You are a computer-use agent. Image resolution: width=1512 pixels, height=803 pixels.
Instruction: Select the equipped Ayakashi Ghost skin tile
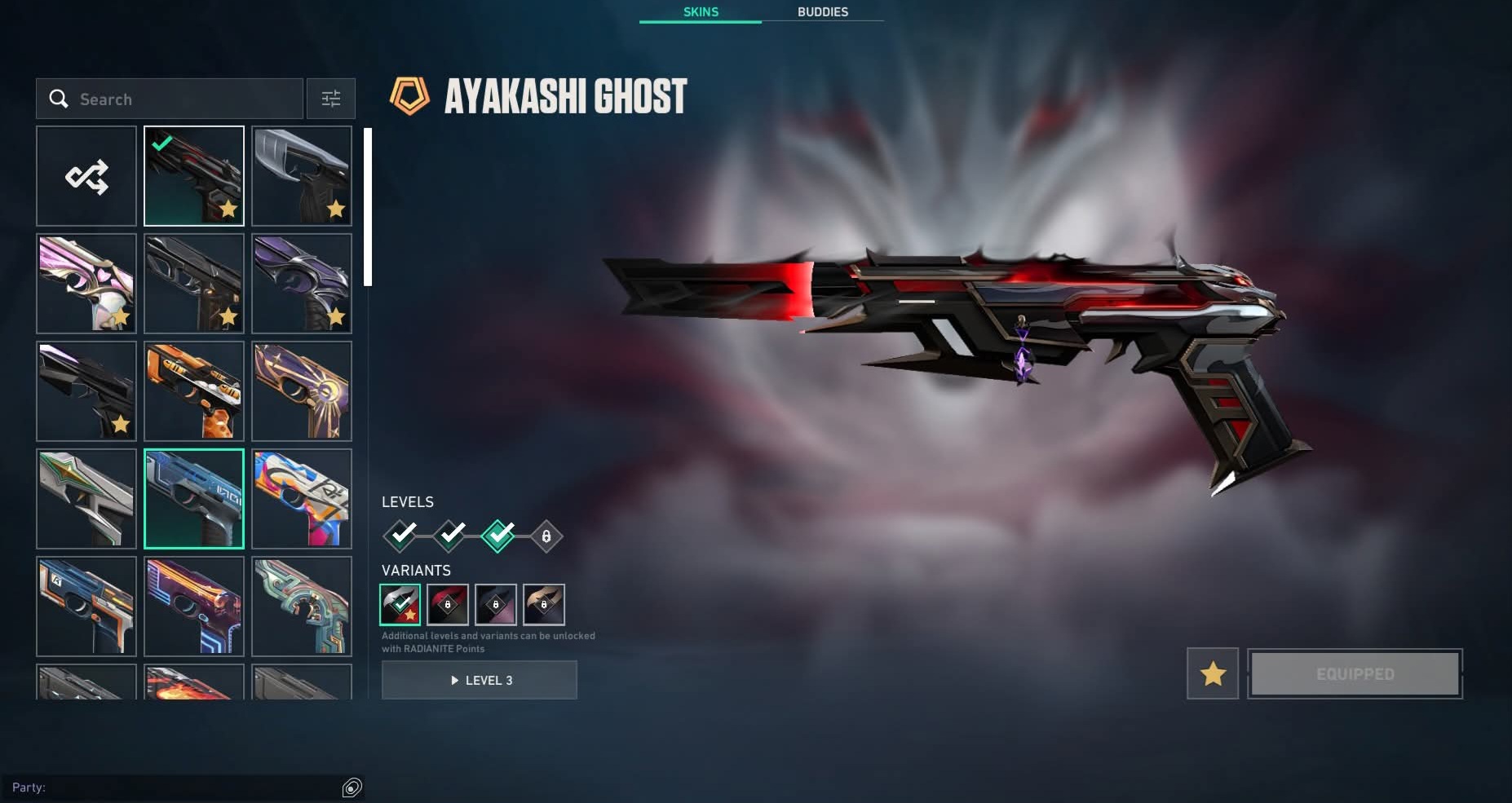194,176
